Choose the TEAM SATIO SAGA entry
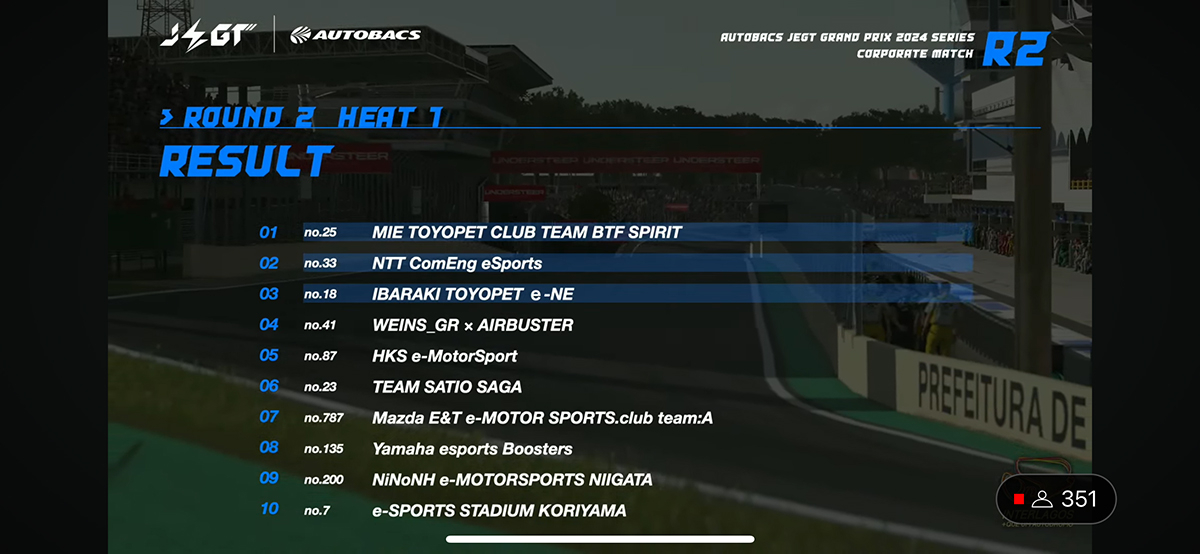 (446, 387)
